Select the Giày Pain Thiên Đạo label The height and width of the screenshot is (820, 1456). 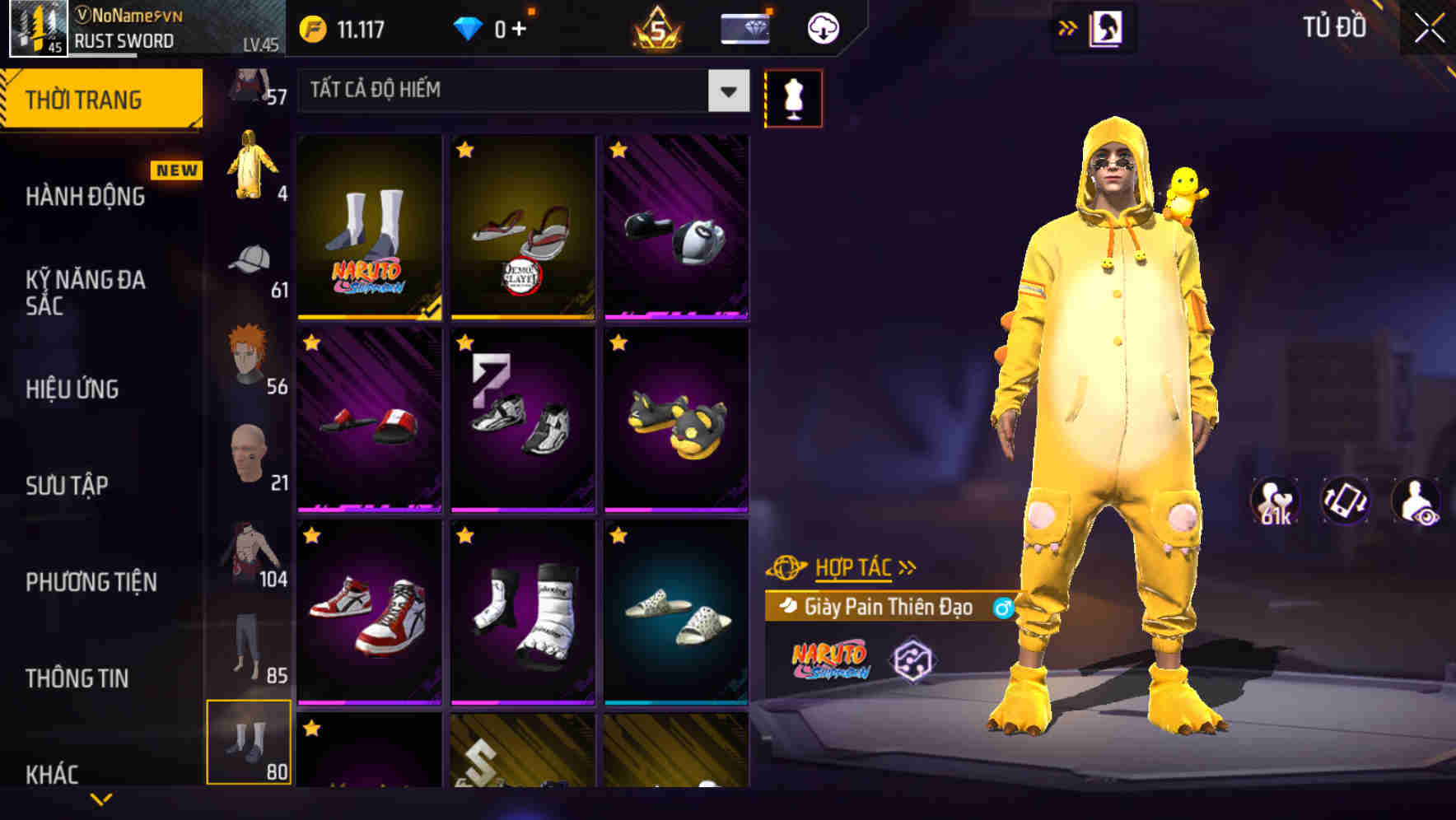(888, 606)
